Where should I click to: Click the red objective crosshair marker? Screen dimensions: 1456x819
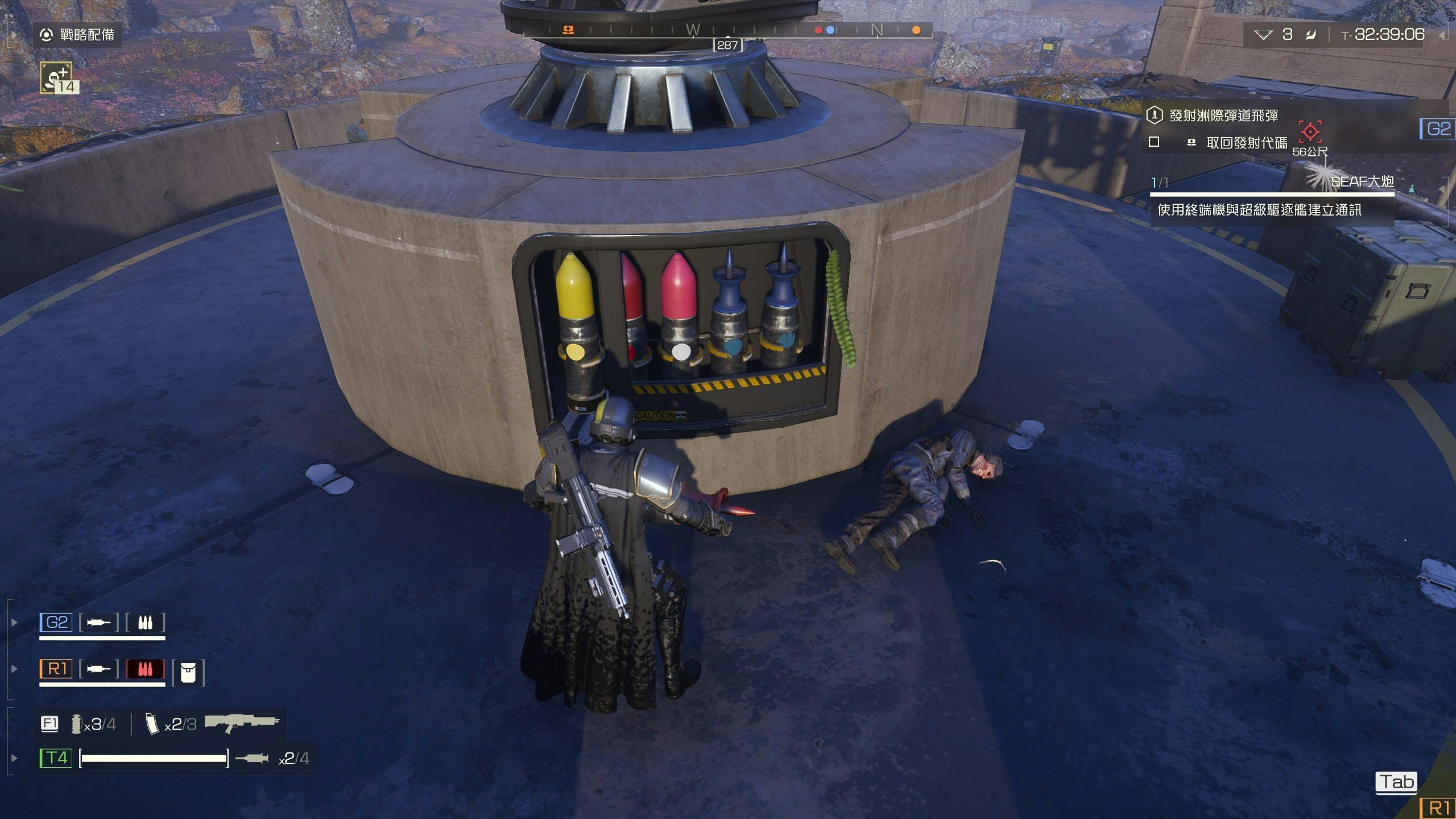1310,132
